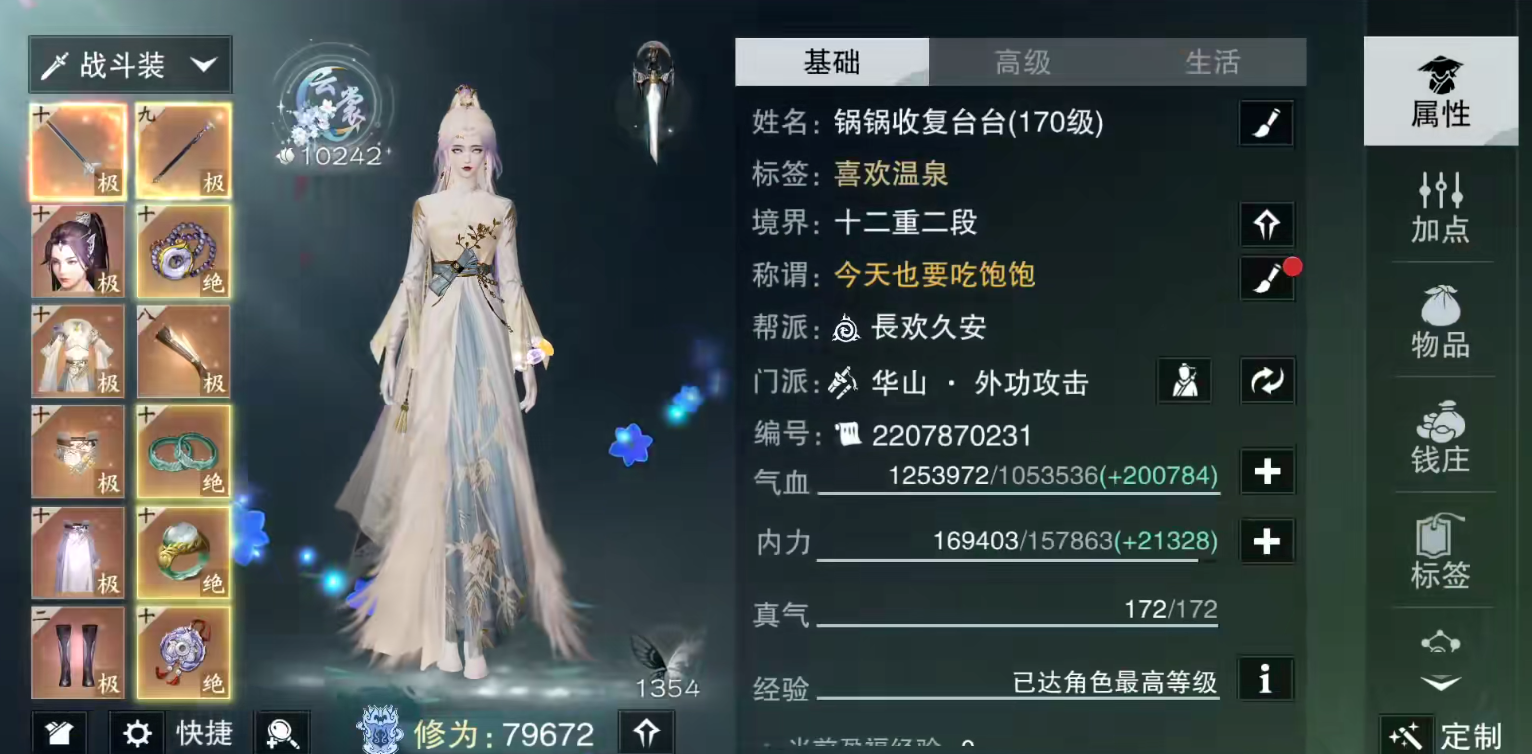Expand the chevron above the 定制 button
The width and height of the screenshot is (1532, 754).
pos(1441,680)
